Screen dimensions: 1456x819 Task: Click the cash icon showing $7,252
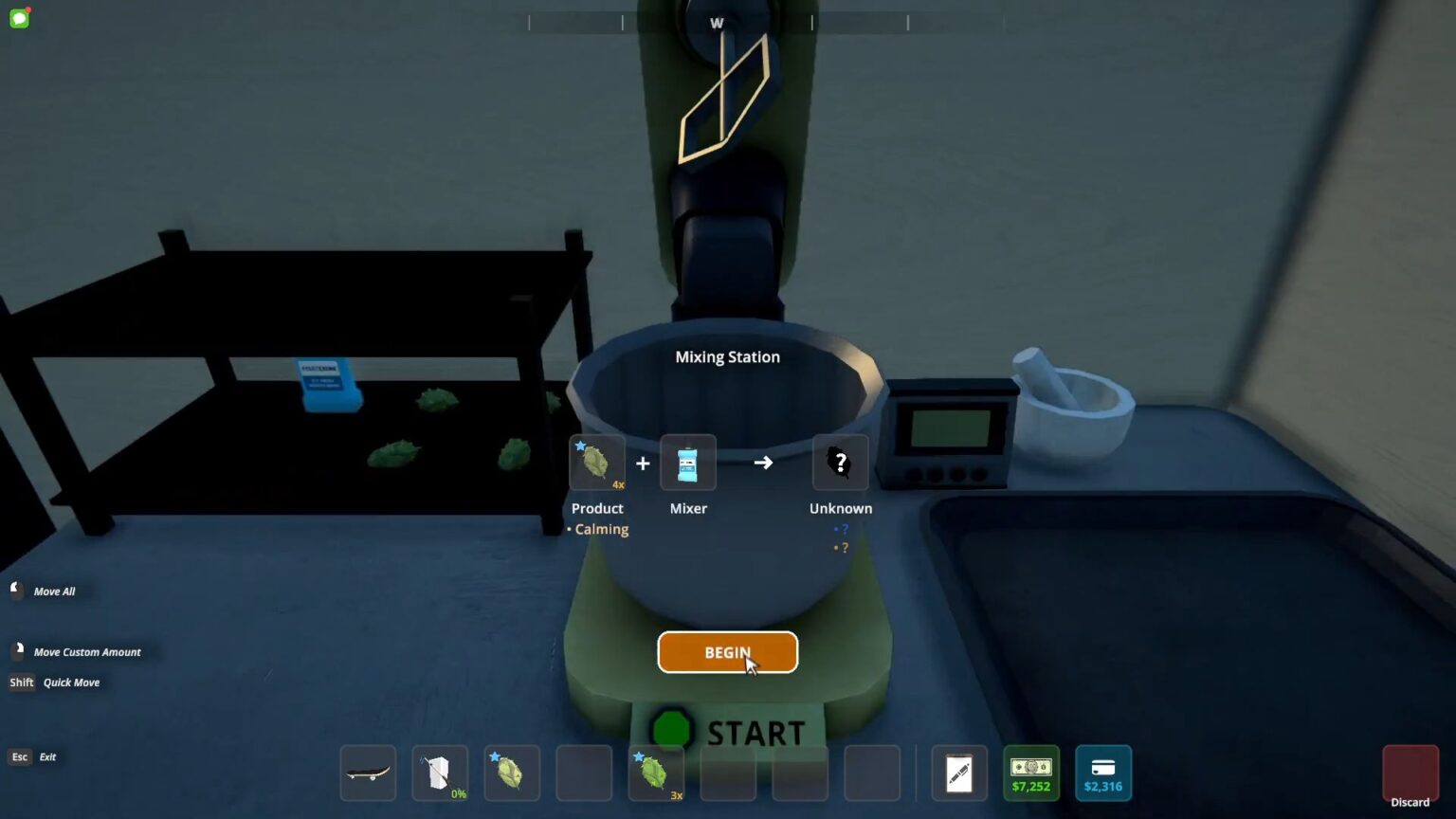point(1031,773)
